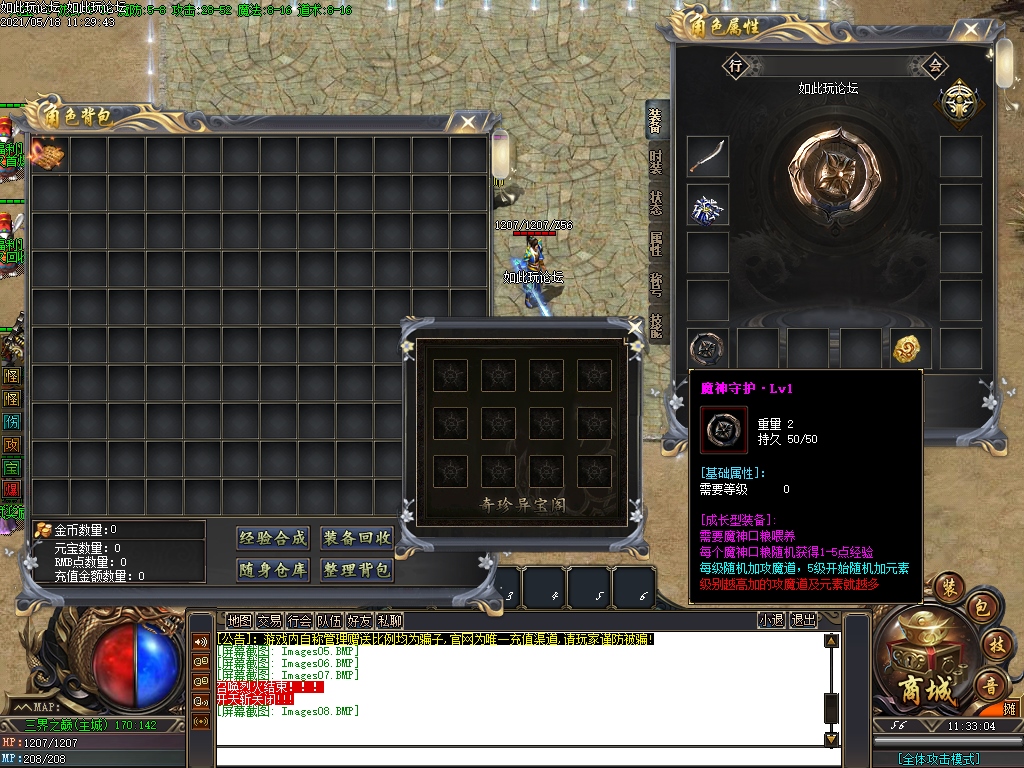This screenshot has height=768, width=1024.
Task: Open the 随身仓库 portable warehouse
Action: click(x=273, y=570)
